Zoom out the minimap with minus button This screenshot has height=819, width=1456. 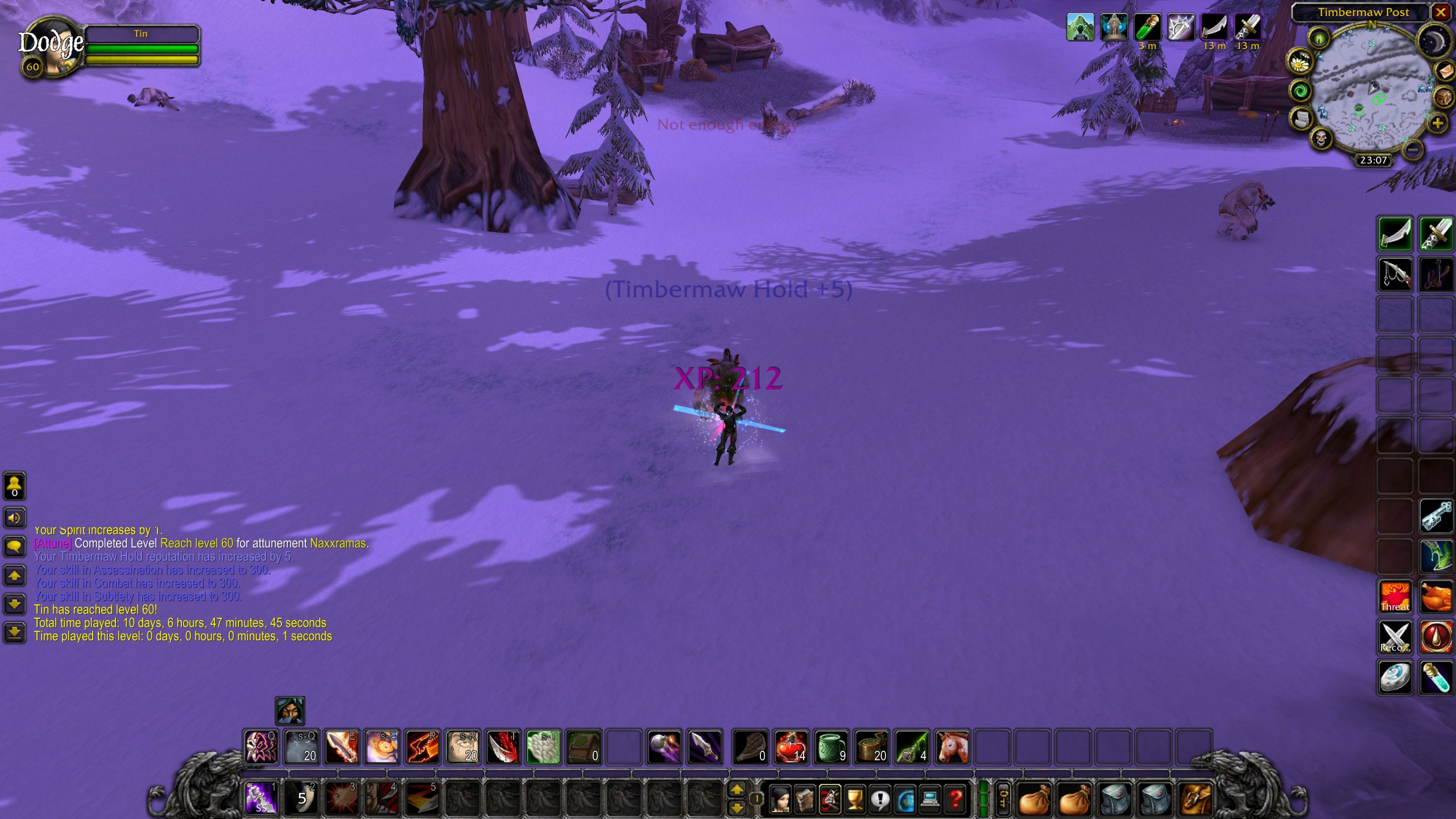click(x=1413, y=150)
